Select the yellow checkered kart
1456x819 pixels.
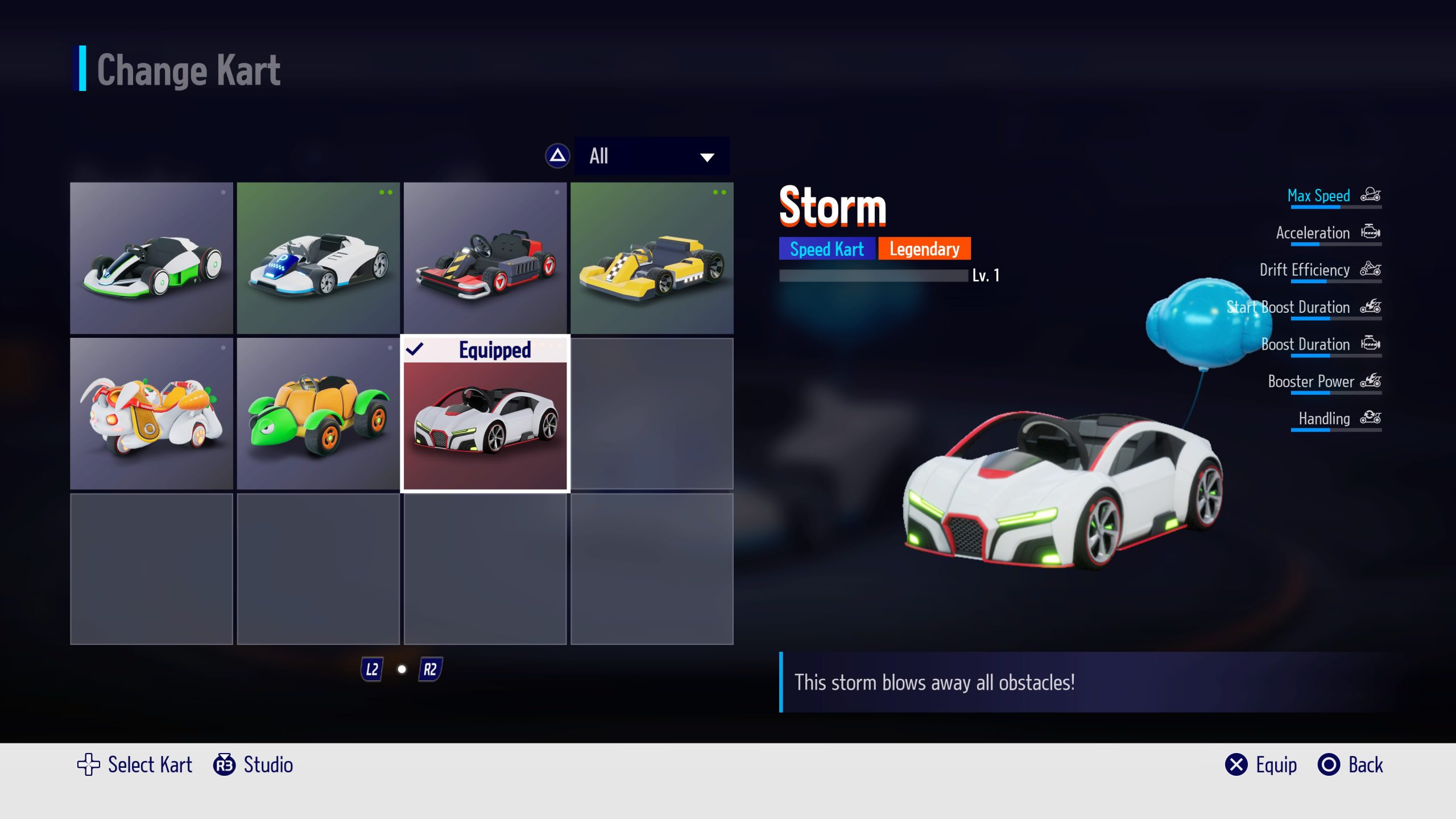pos(652,258)
